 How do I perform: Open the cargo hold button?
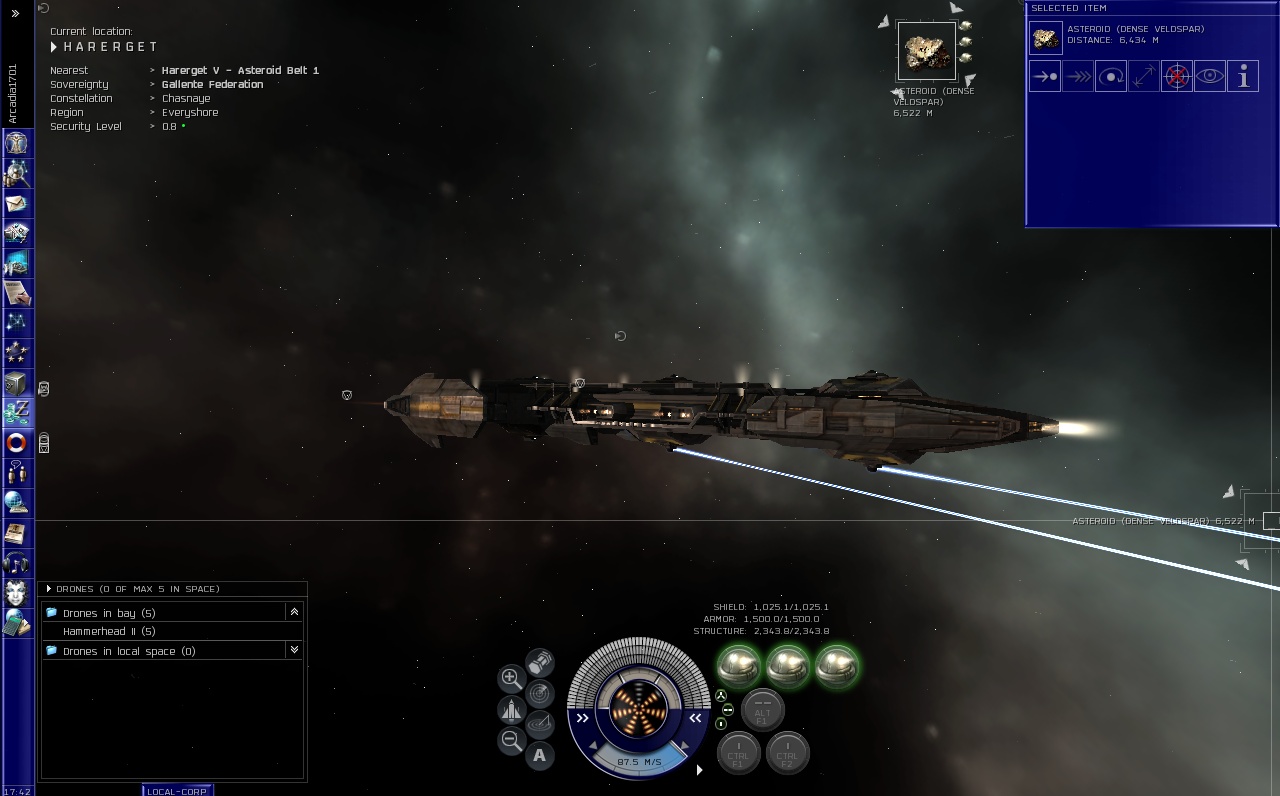tap(539, 662)
